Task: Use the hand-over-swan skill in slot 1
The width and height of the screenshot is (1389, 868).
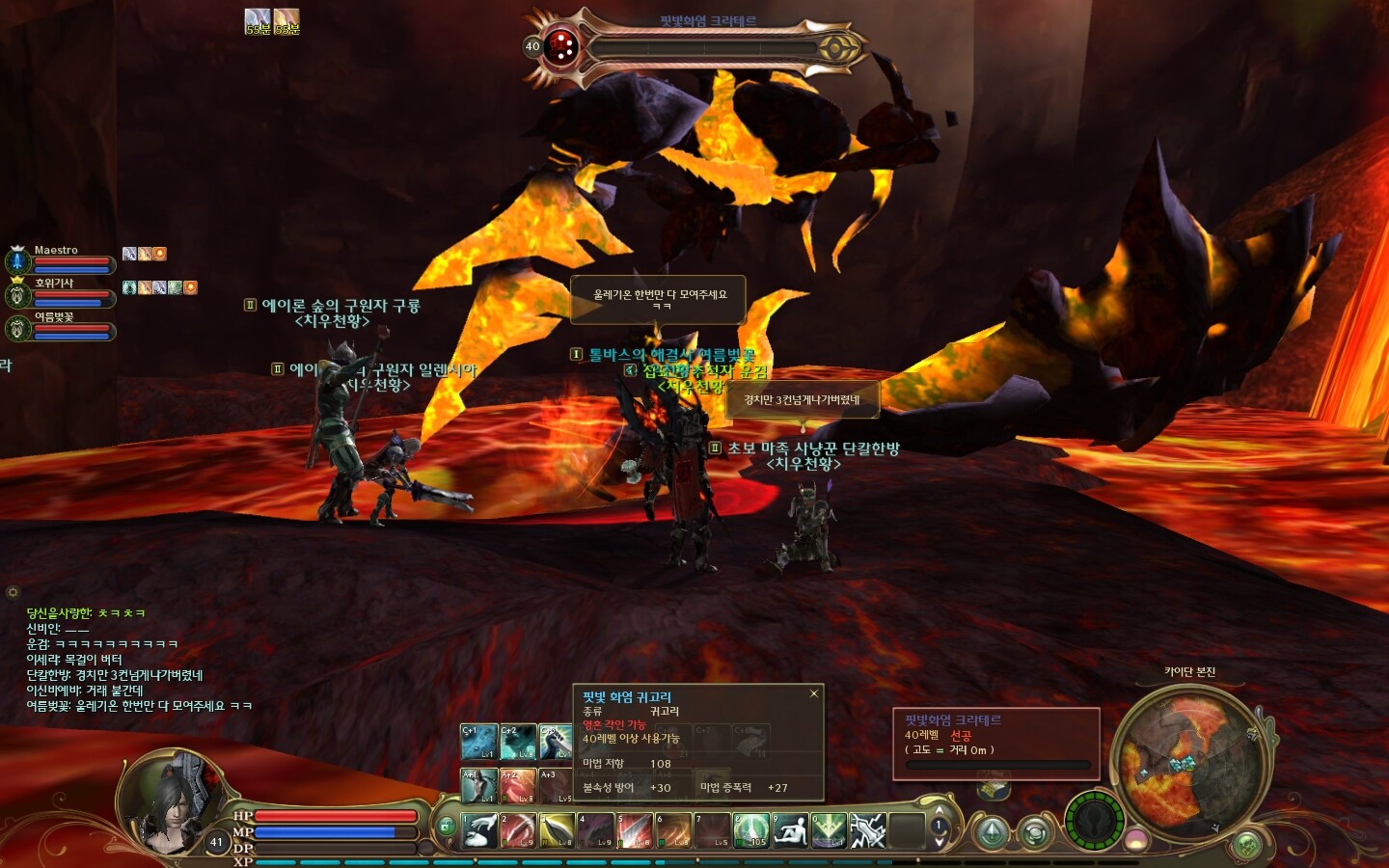Action: tap(479, 830)
